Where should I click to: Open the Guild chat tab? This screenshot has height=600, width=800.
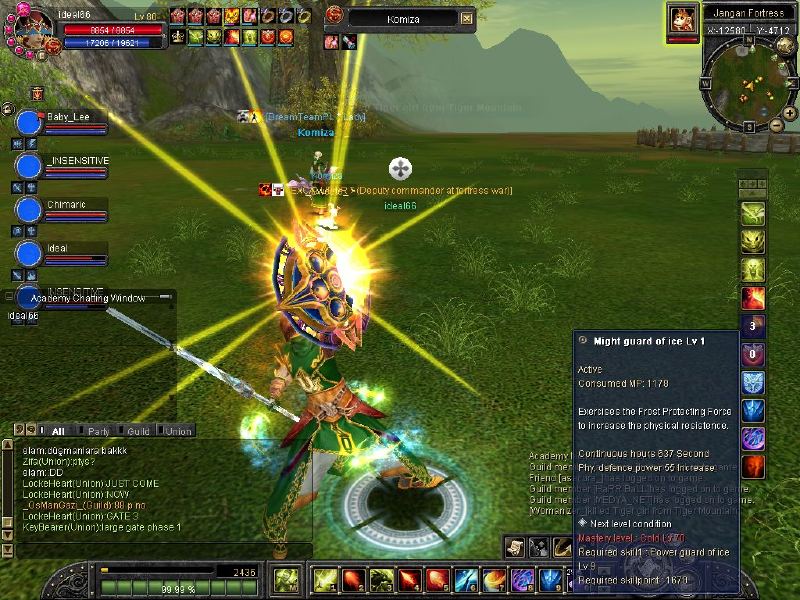pyautogui.click(x=138, y=431)
